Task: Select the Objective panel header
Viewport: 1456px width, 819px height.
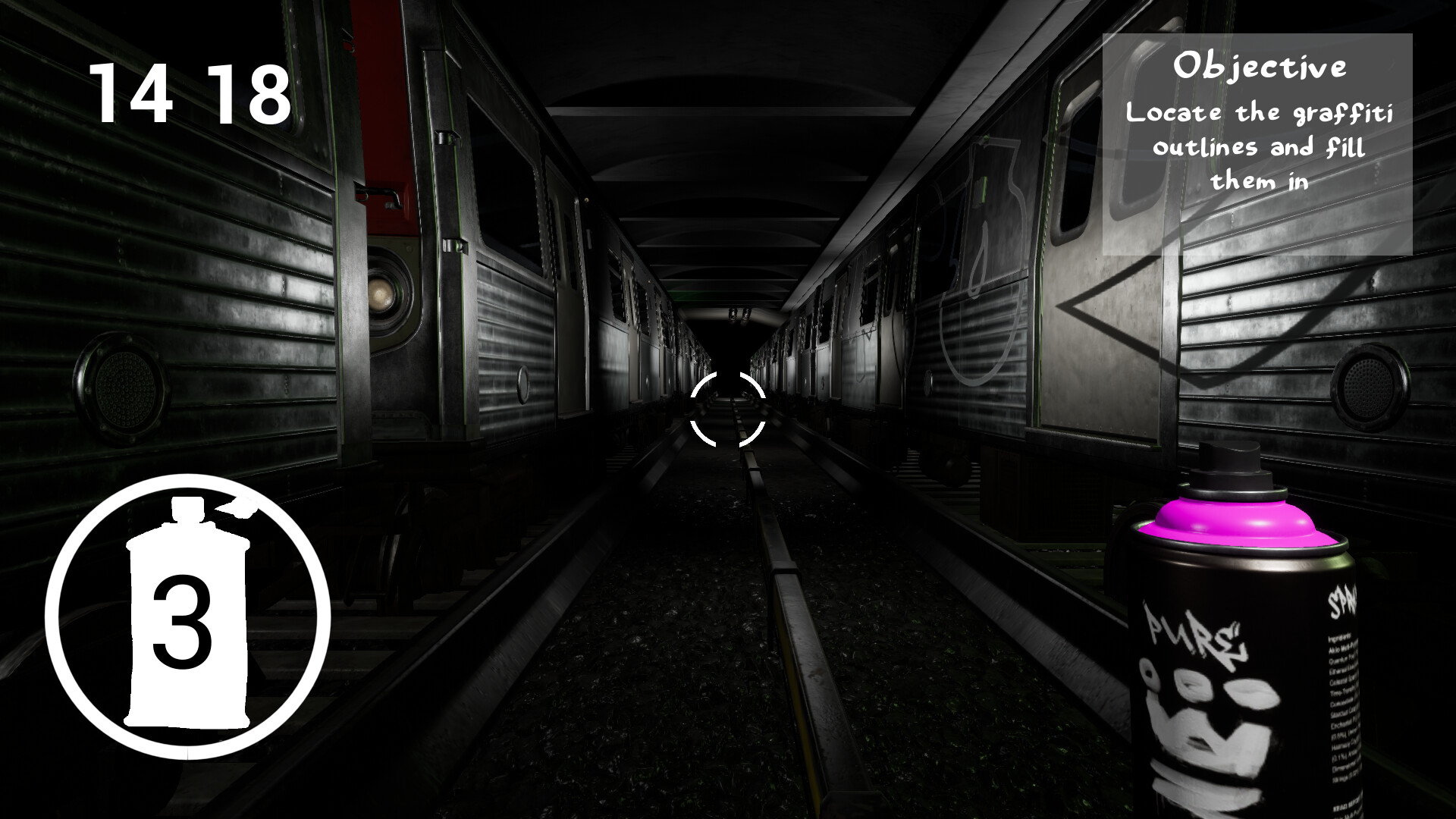Action: coord(1263,68)
